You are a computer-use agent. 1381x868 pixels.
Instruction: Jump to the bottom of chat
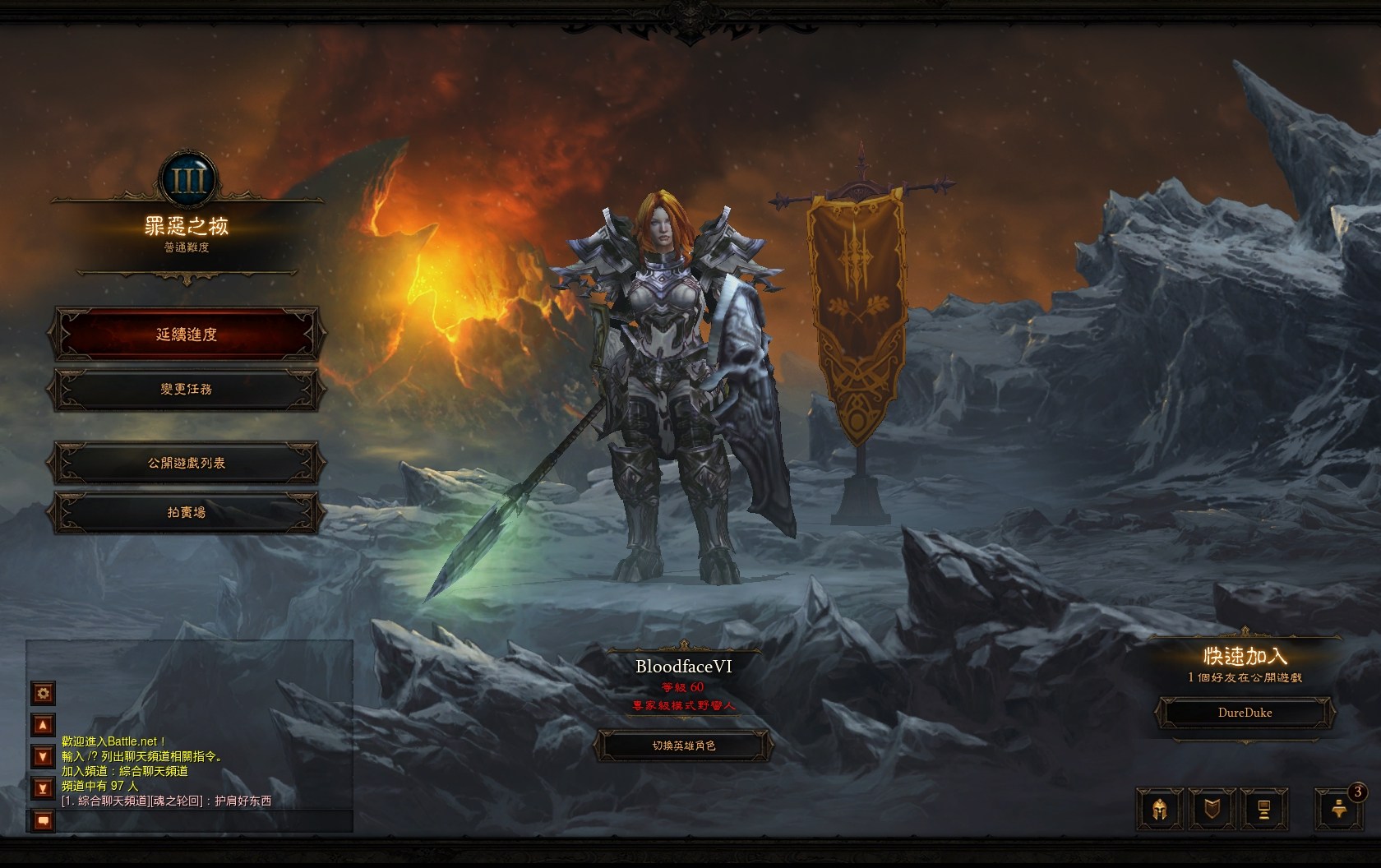tap(44, 788)
